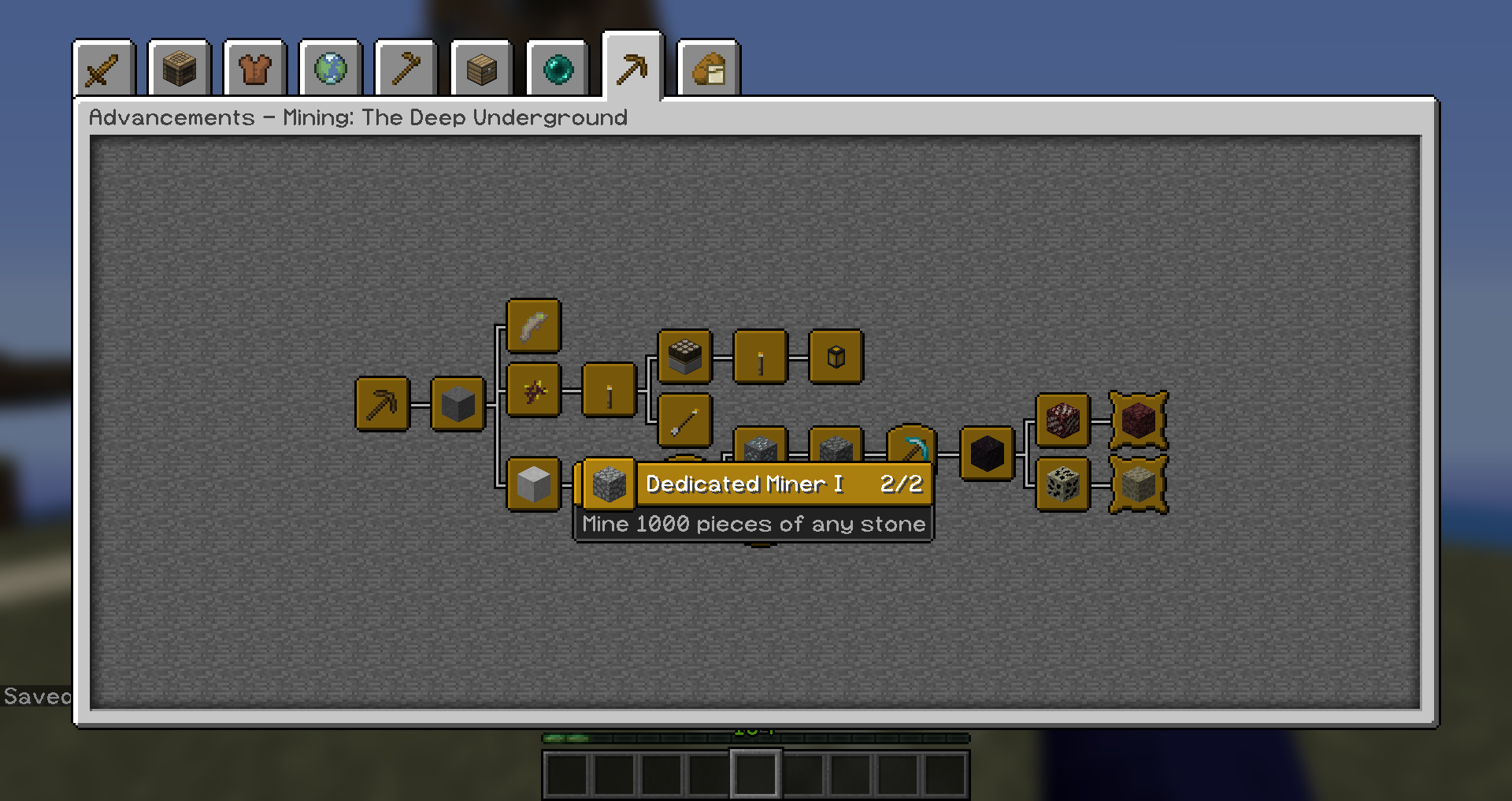This screenshot has width=1512, height=801.
Task: Switch to the crafting table advancements tab
Action: 179,69
